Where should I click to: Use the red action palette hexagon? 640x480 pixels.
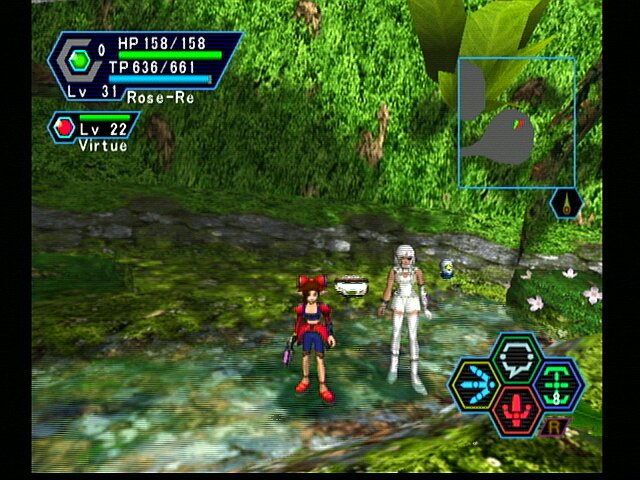[516, 412]
